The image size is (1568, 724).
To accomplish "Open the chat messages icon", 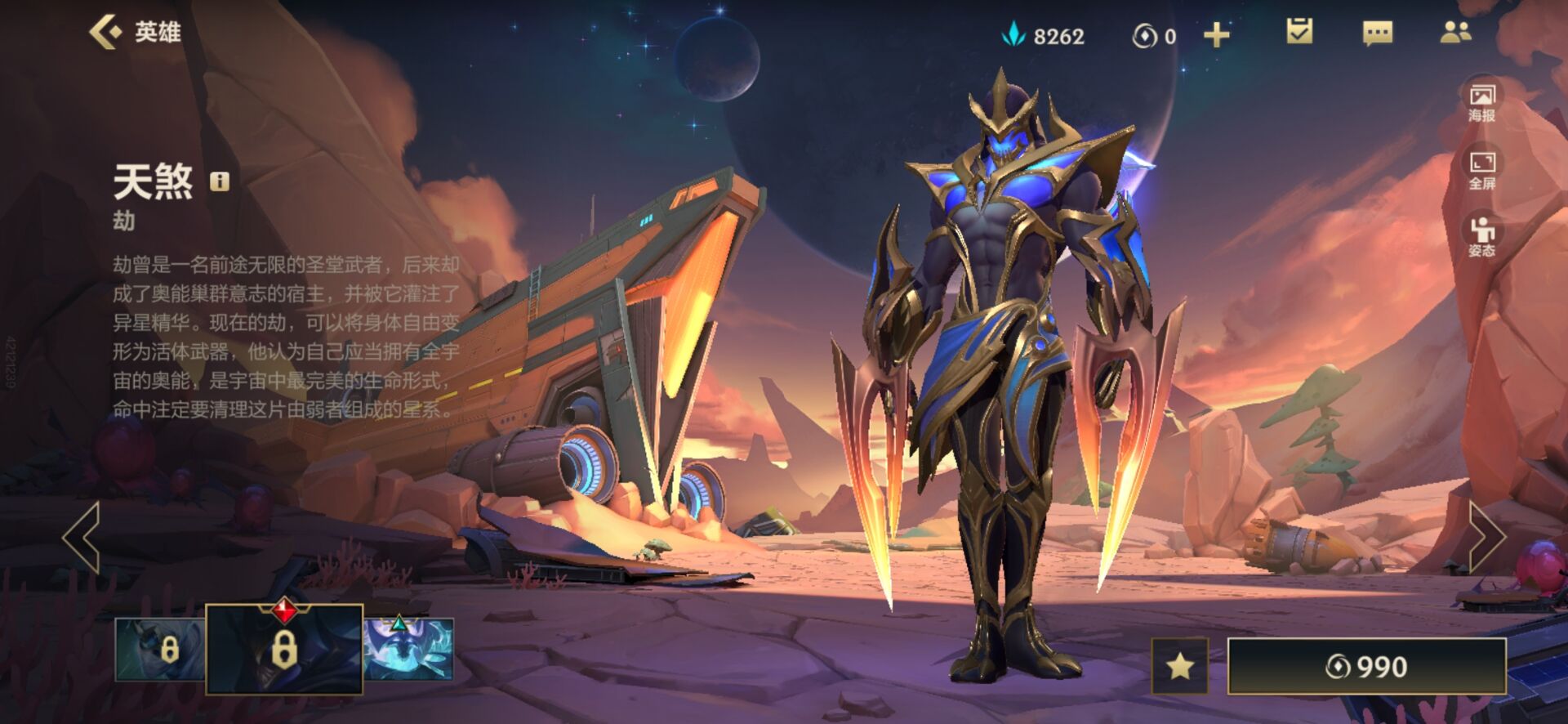I will coord(1377,34).
